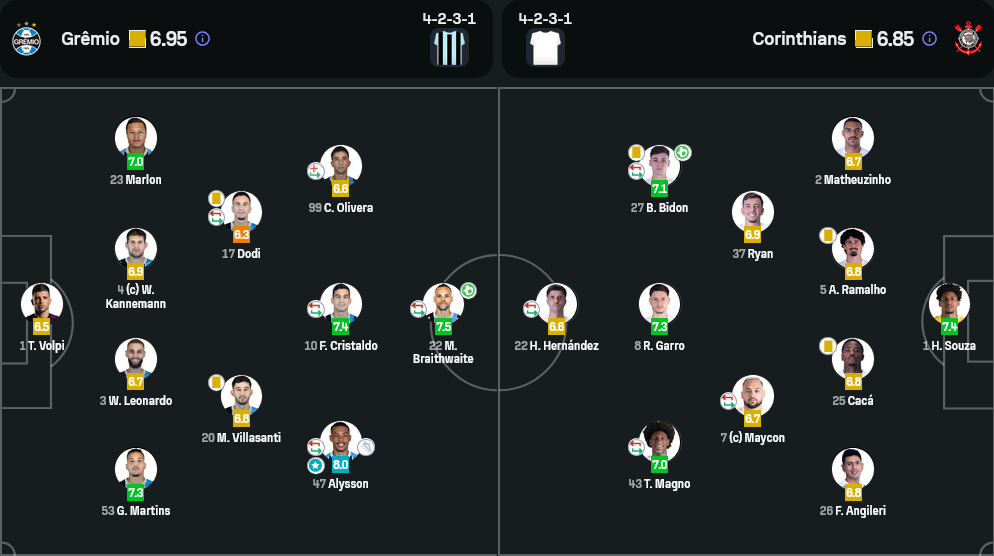Image resolution: width=994 pixels, height=556 pixels.
Task: Select defender Marlon
Action: point(136,138)
